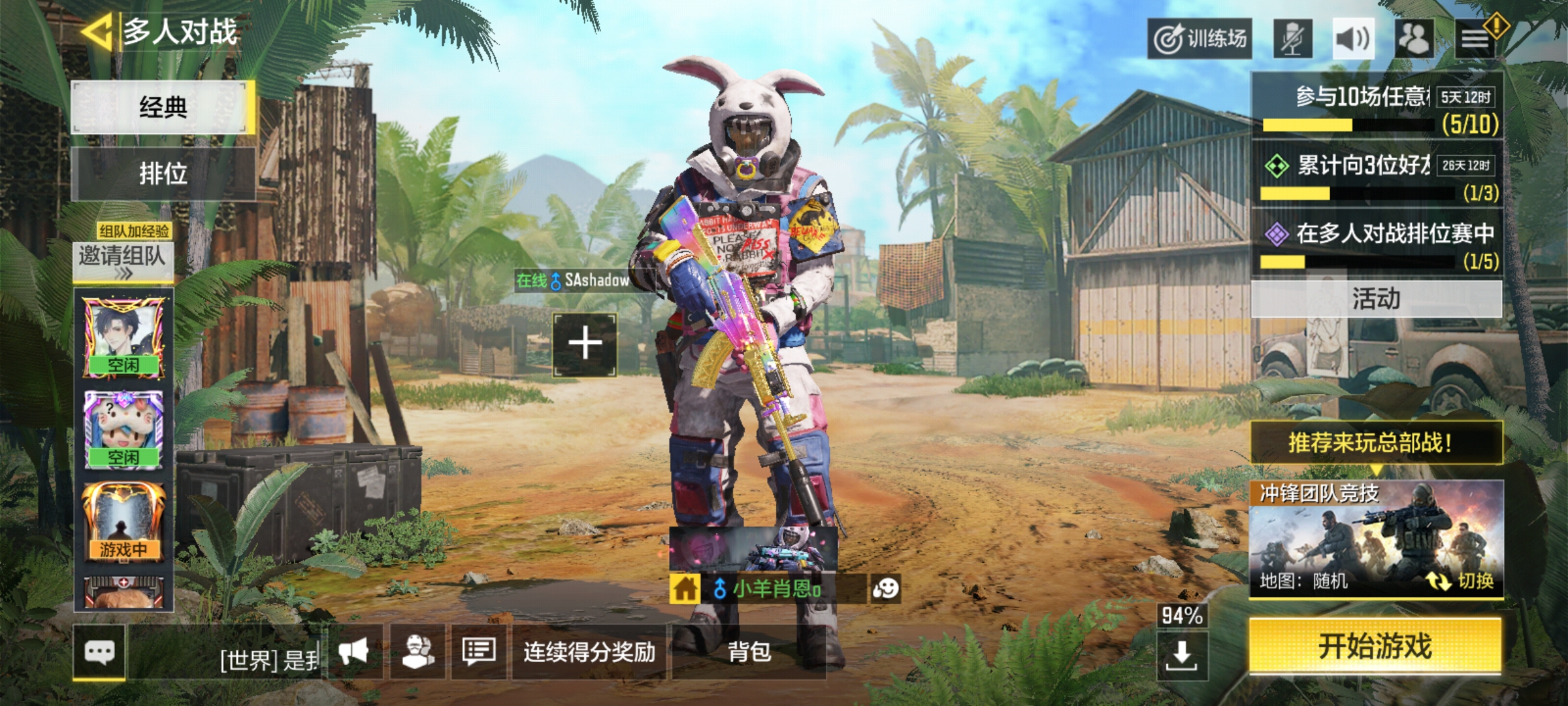1568x706 pixels.
Task: Start the match with 开始游戏
Action: click(1375, 647)
